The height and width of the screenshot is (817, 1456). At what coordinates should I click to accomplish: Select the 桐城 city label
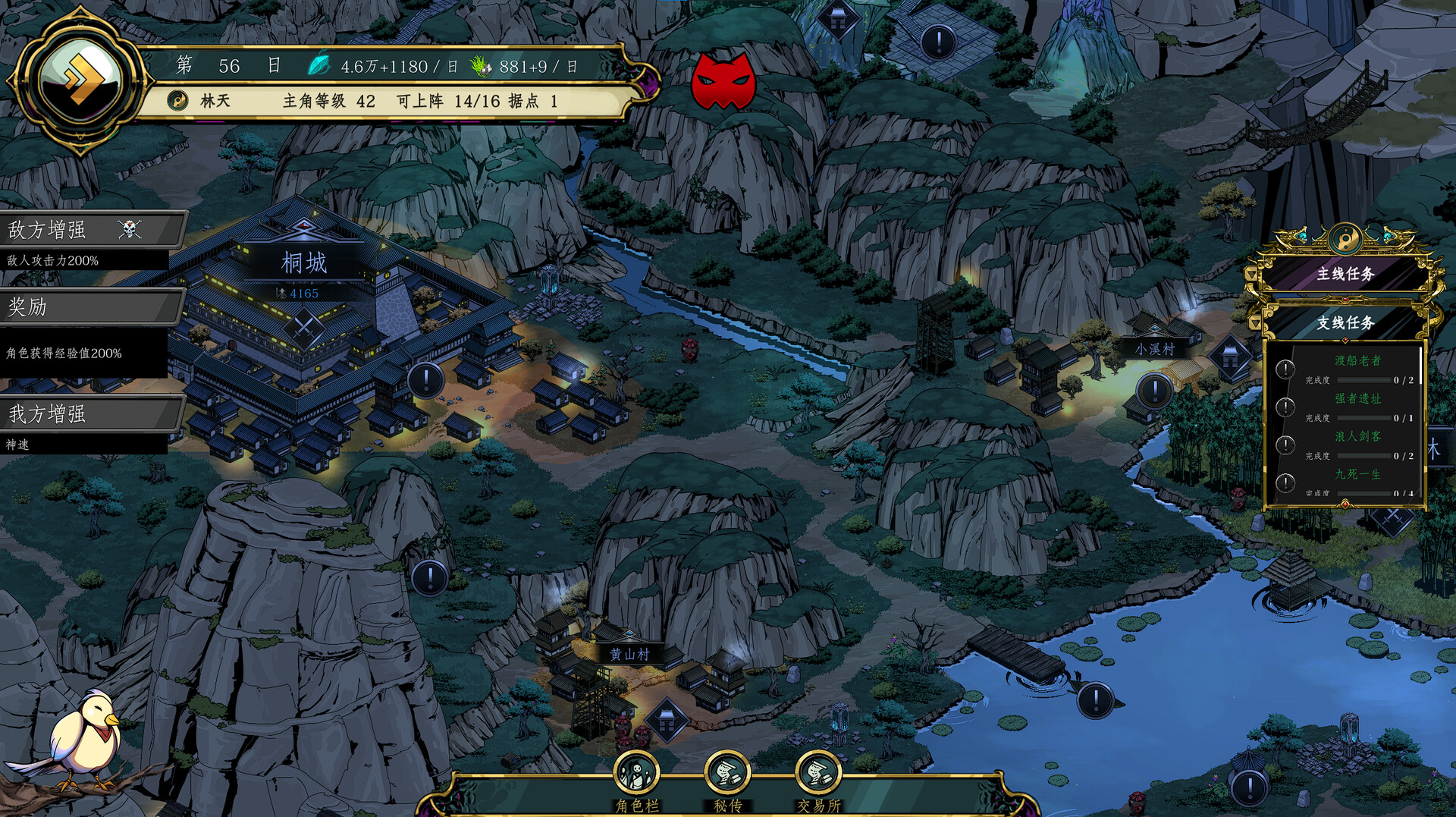click(x=304, y=263)
